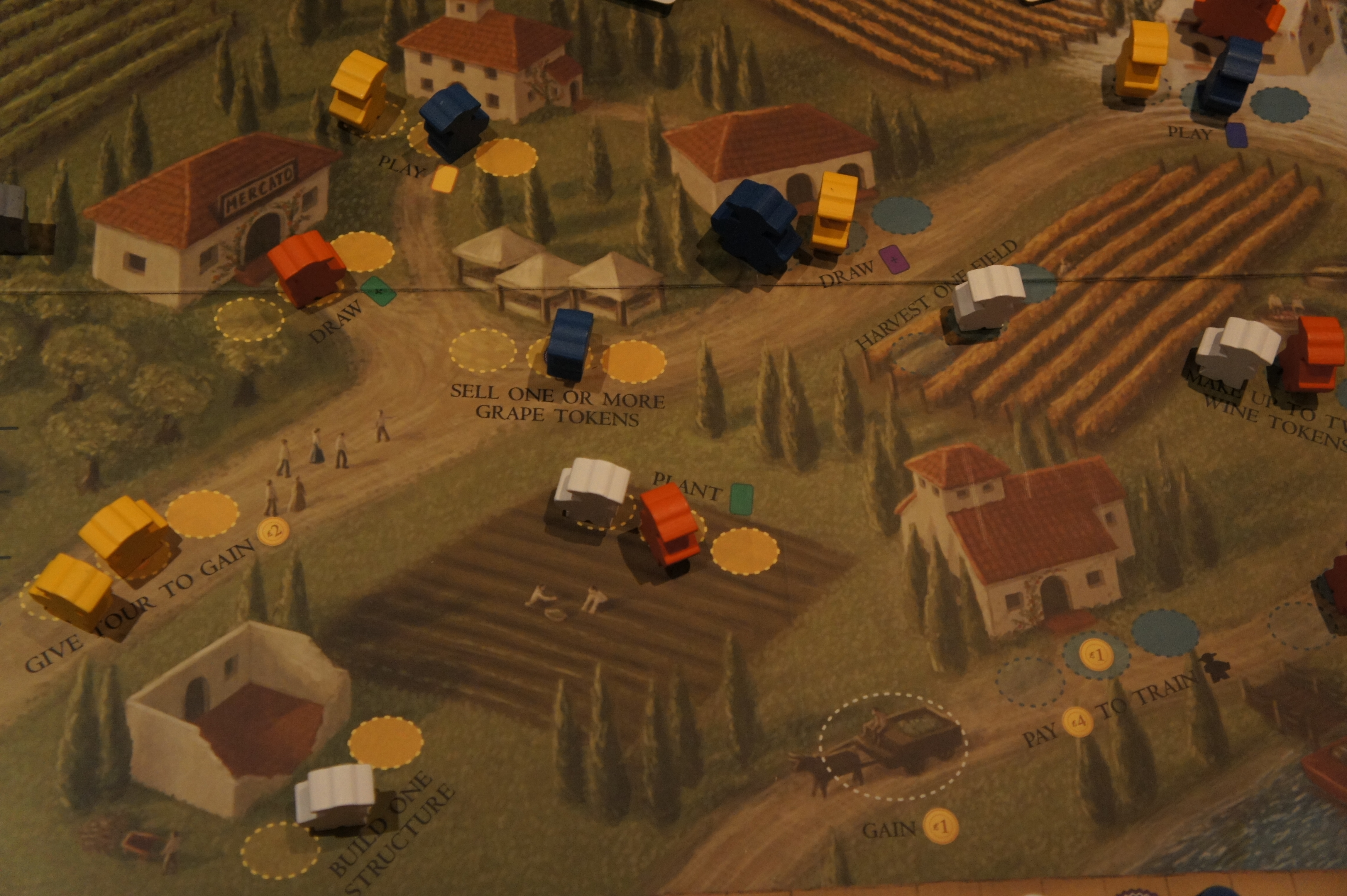Screen dimensions: 1347x896
Task: Pick the orange worker on the Plant field
Action: coord(669,523)
